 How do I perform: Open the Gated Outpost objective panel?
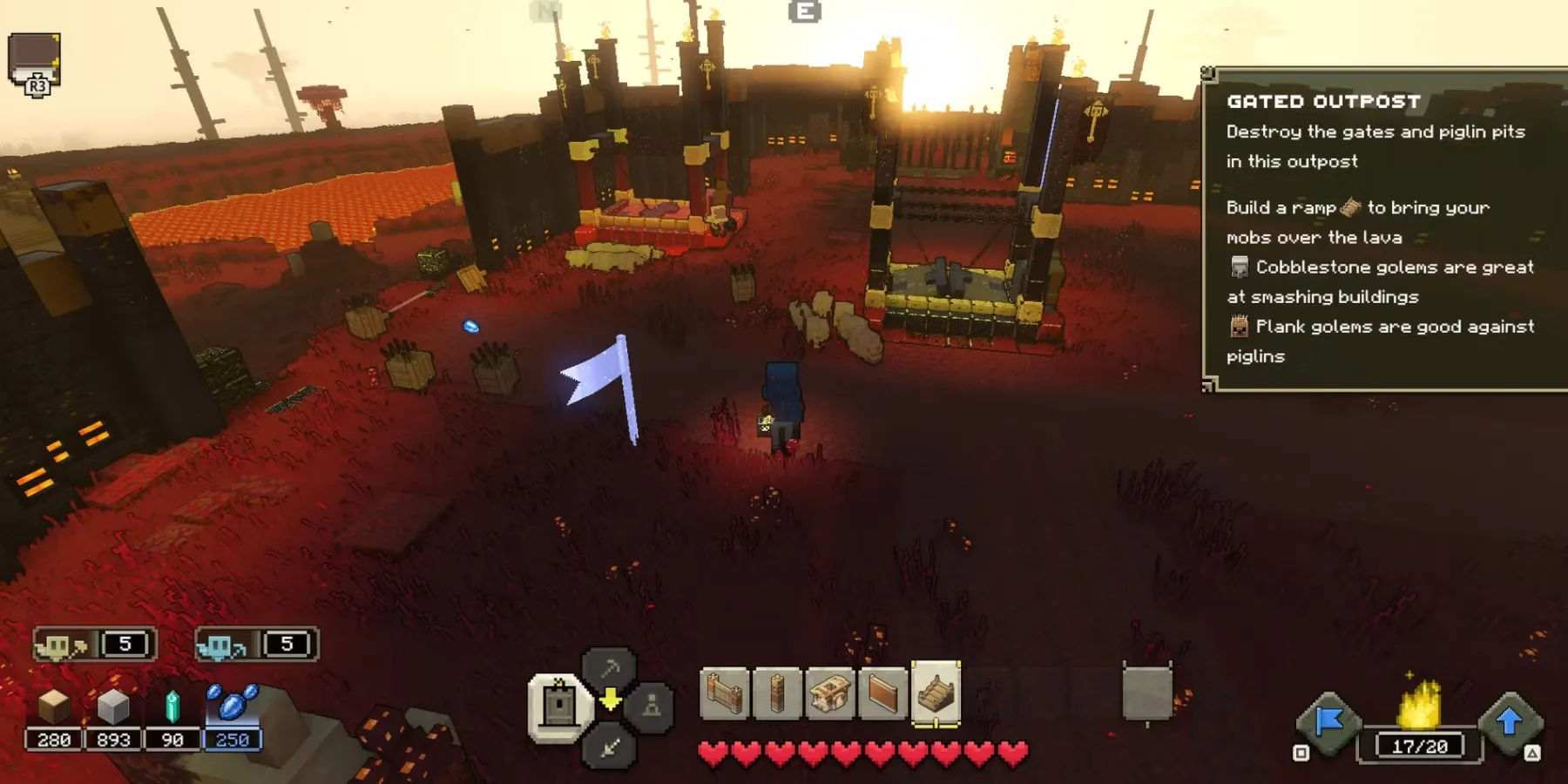coord(1383,228)
